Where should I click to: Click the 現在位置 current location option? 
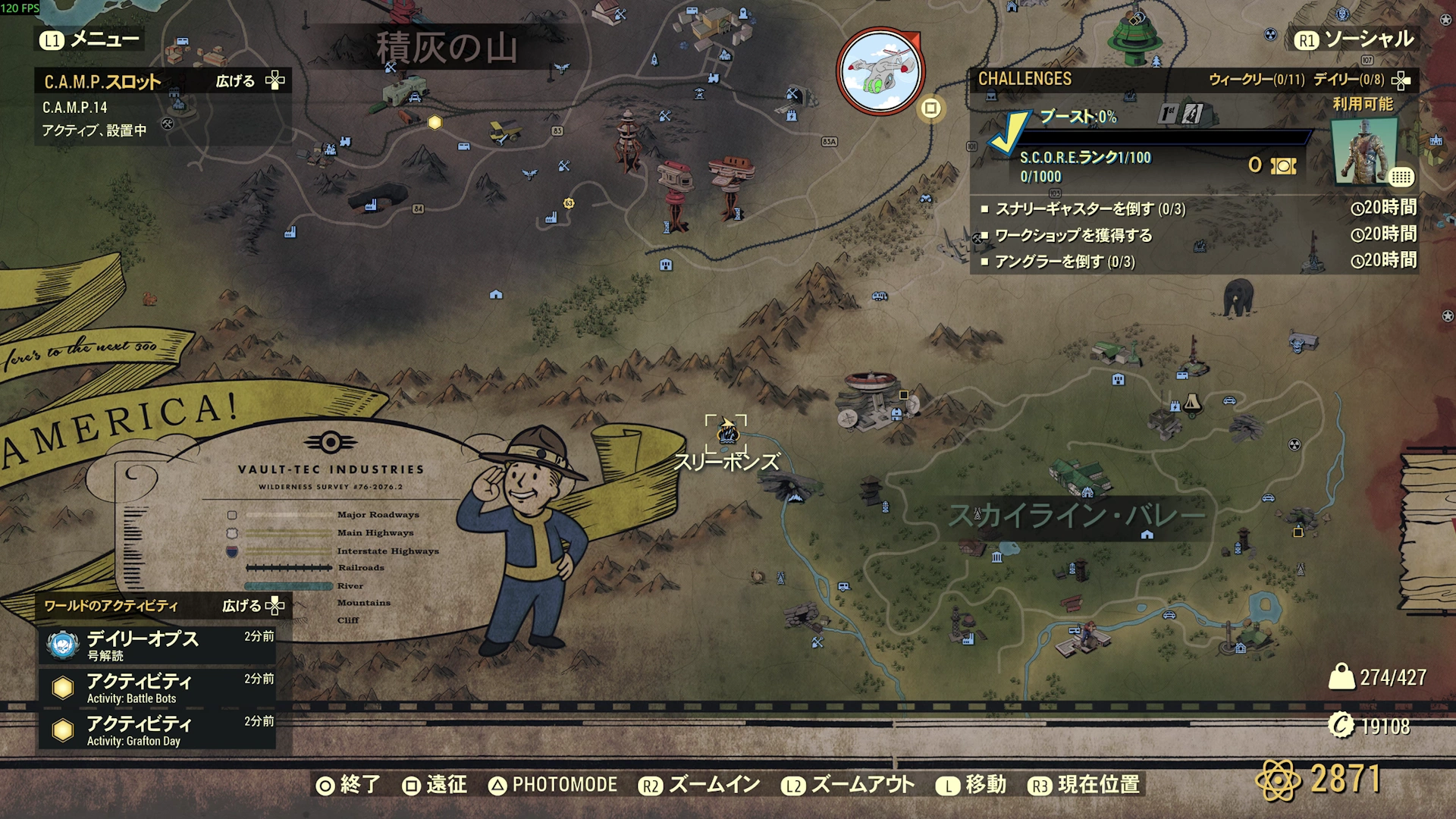[1084, 785]
